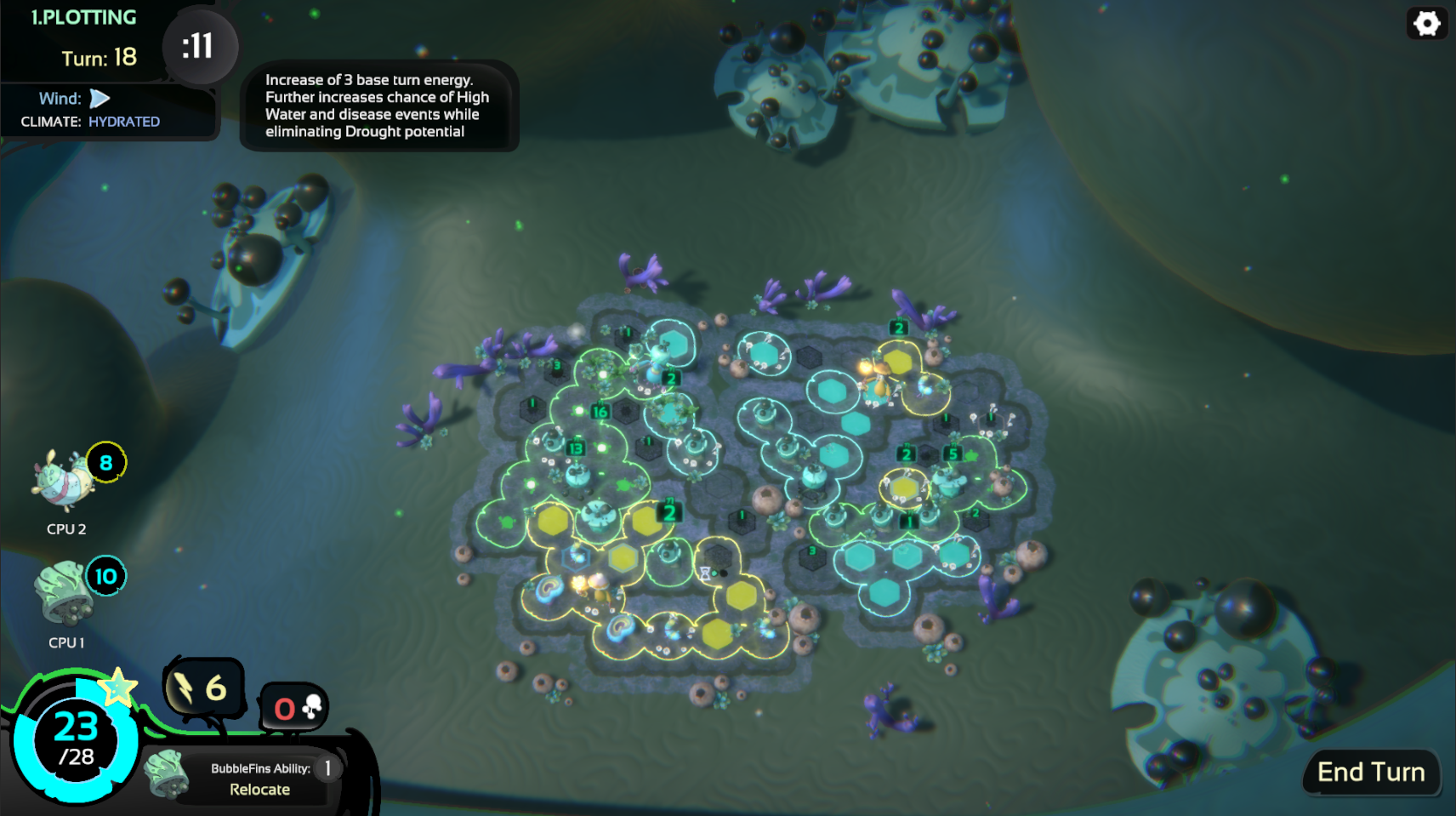Toggle the CPU 2 score ring

click(105, 463)
